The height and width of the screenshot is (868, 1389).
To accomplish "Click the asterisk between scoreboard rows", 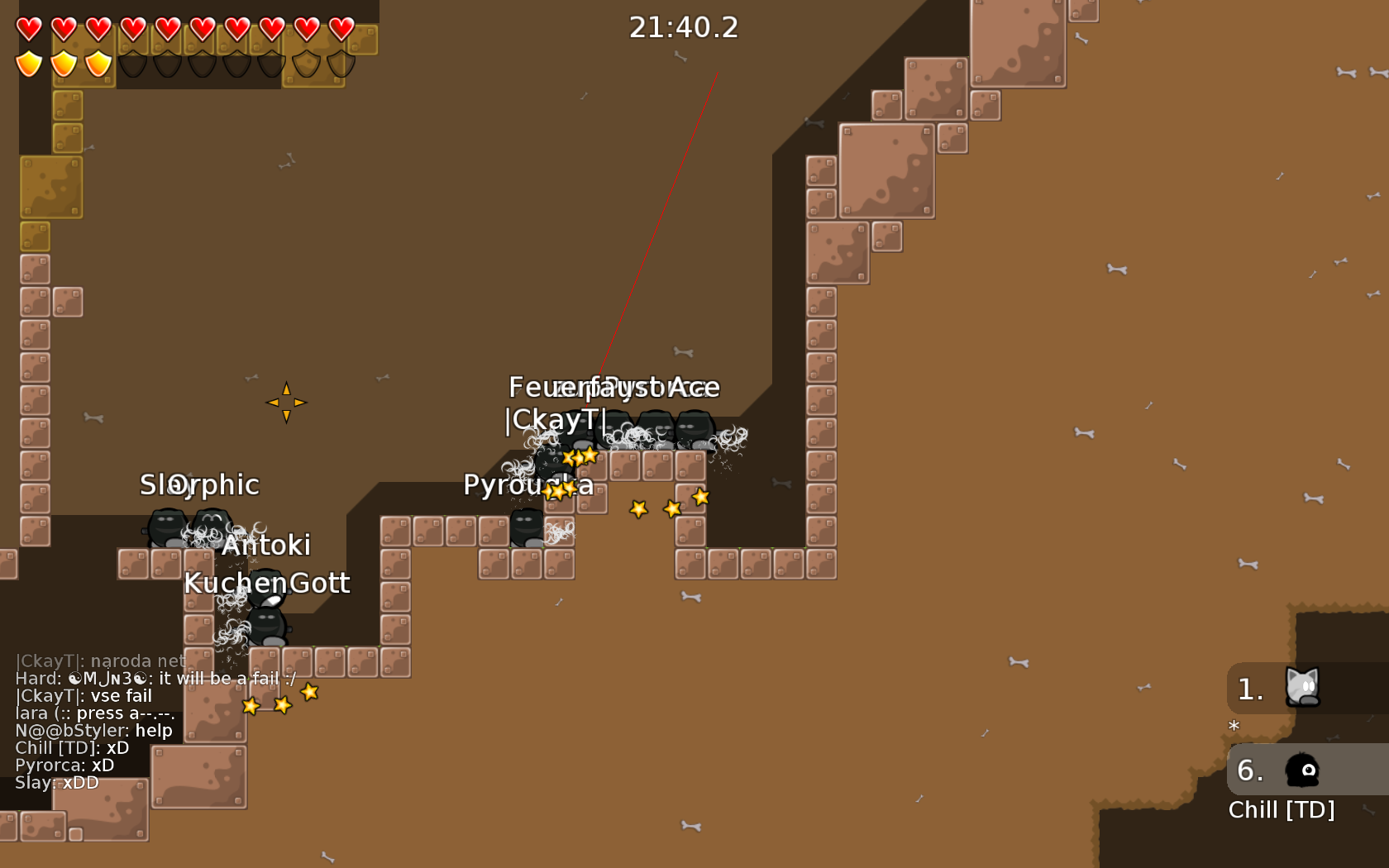I will click(1233, 727).
